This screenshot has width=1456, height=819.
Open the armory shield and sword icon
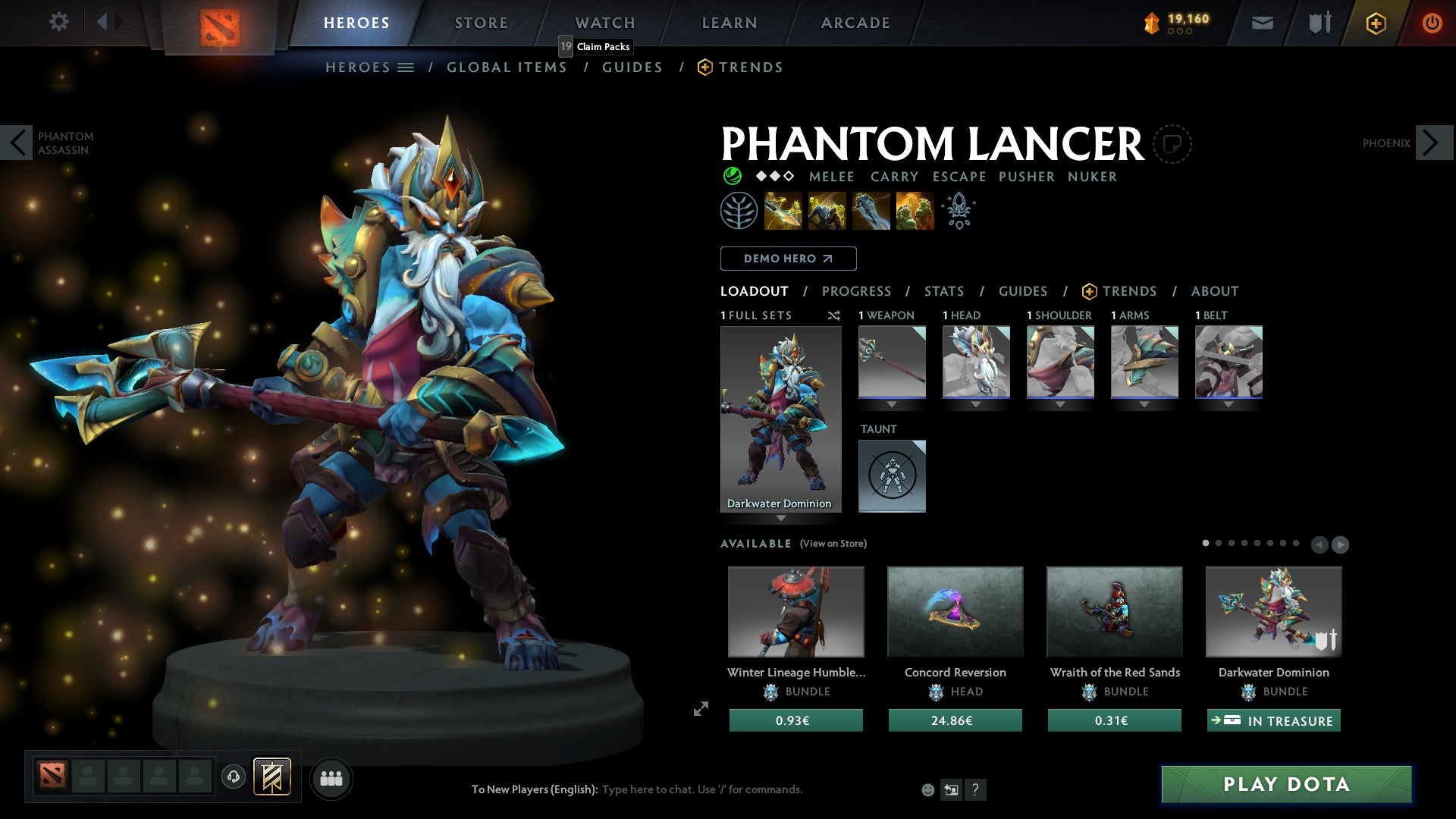pos(1319,23)
